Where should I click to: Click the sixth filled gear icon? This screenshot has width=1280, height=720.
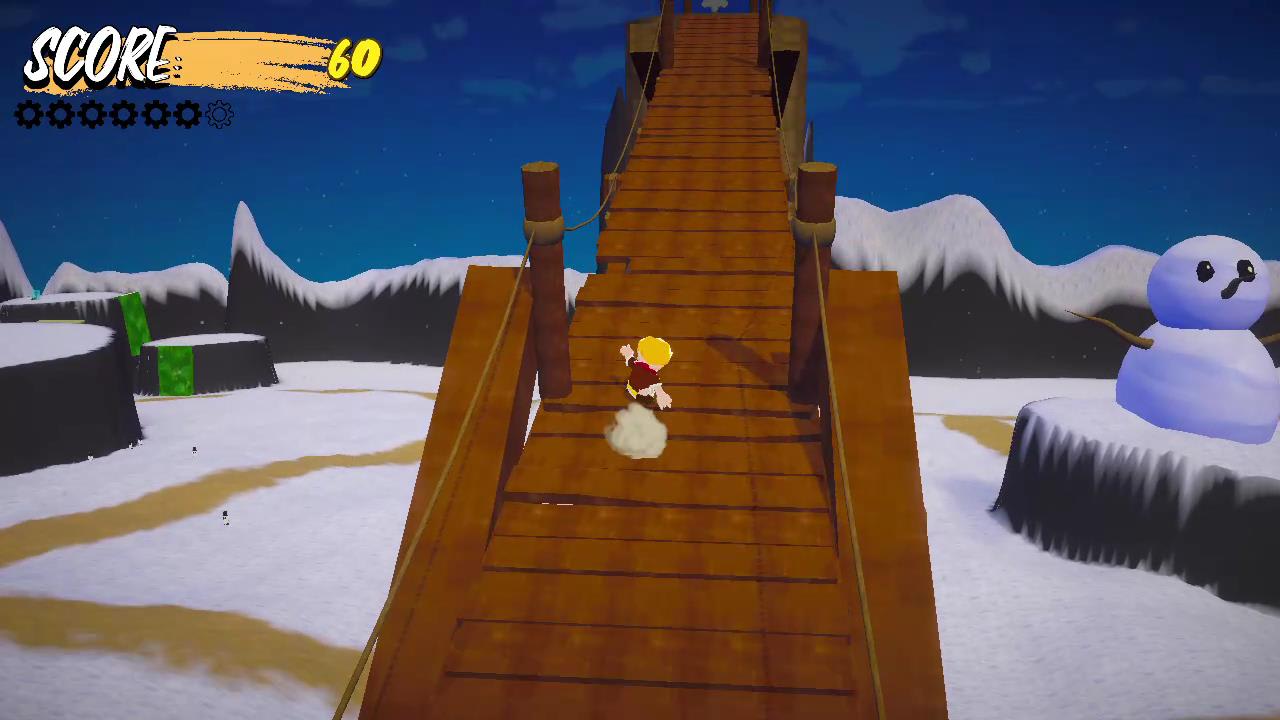click(188, 114)
